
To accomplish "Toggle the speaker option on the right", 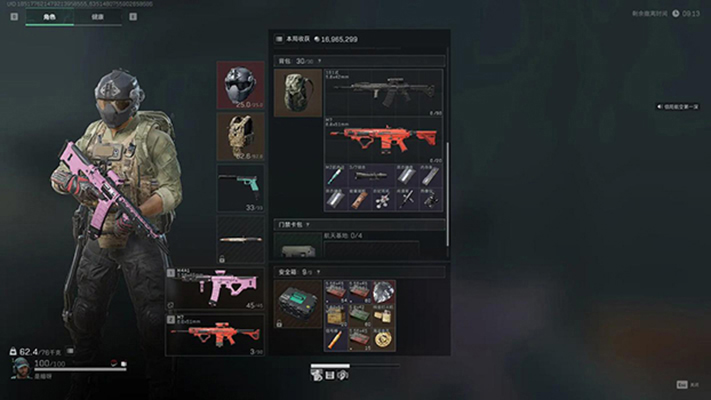I will point(661,106).
